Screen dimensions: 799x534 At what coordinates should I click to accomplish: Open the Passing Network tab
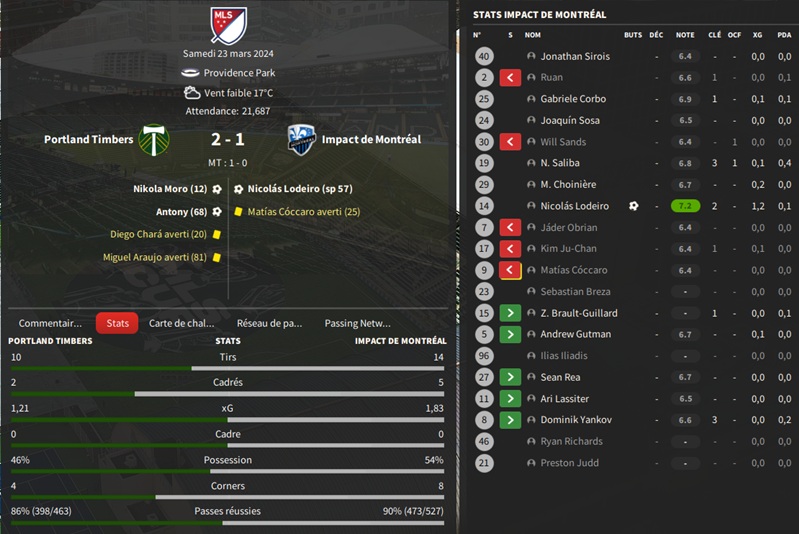[357, 323]
